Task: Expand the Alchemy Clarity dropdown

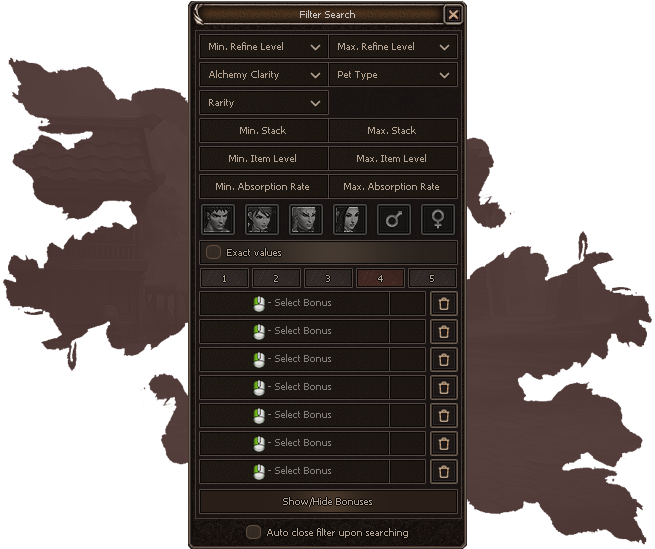Action: click(264, 75)
